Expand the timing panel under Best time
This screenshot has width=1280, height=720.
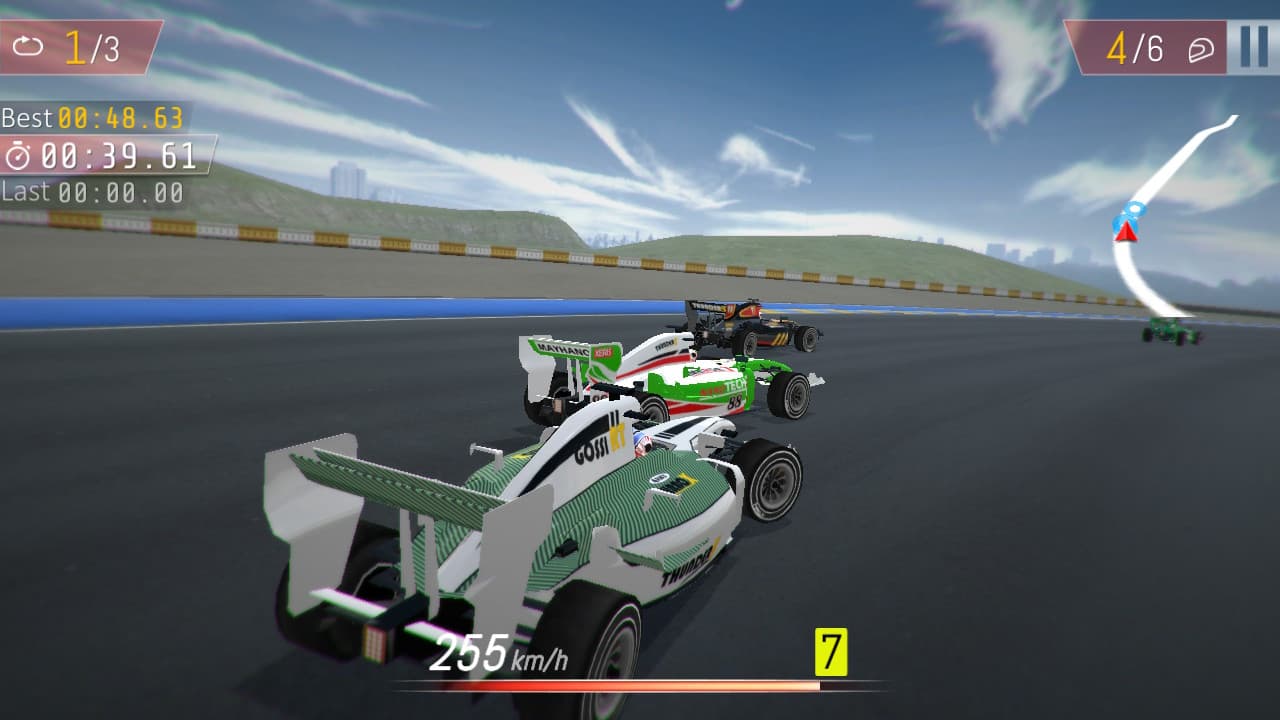[100, 155]
